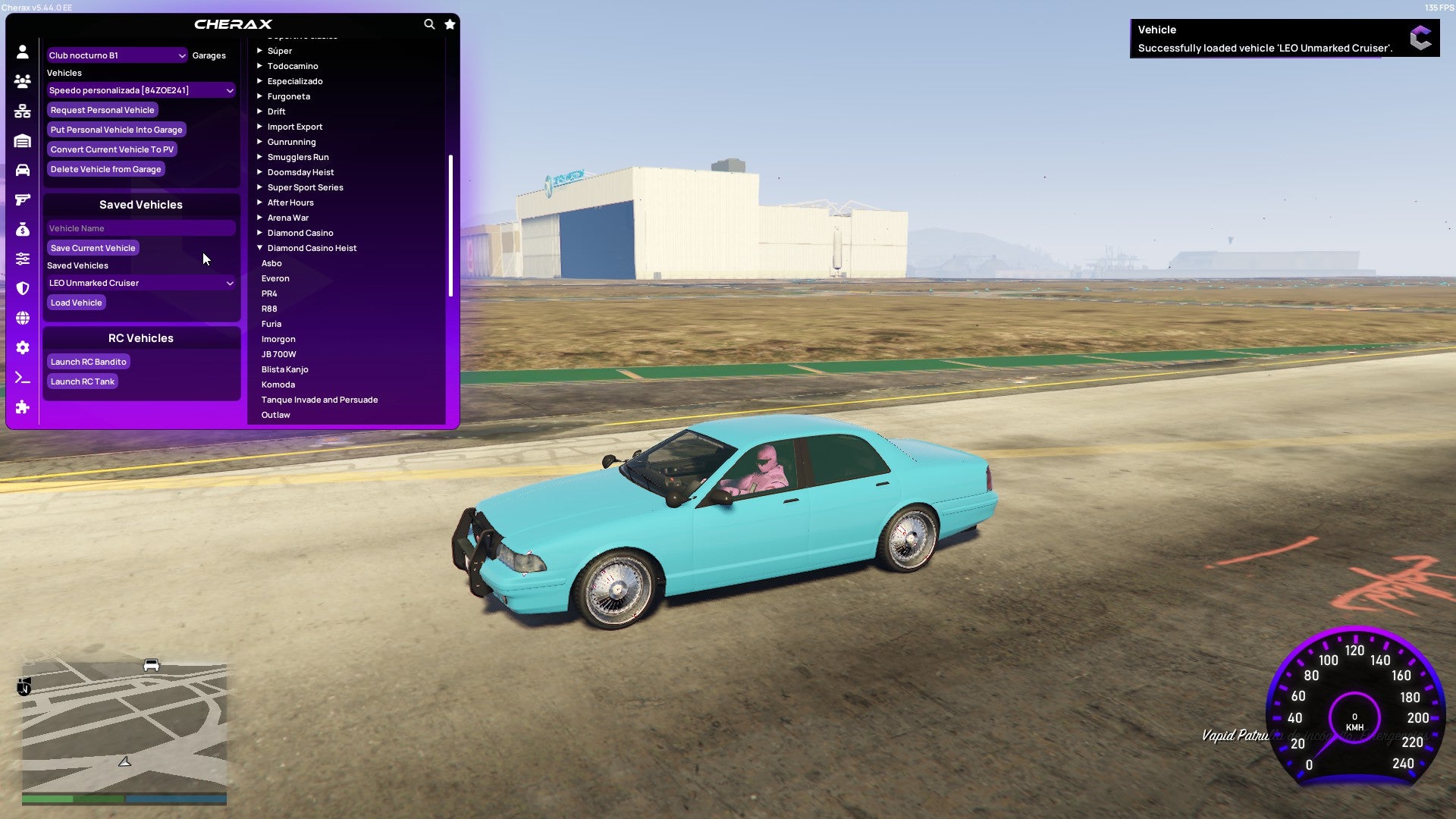Collapse the Diamond Casino Heist category

tap(312, 247)
